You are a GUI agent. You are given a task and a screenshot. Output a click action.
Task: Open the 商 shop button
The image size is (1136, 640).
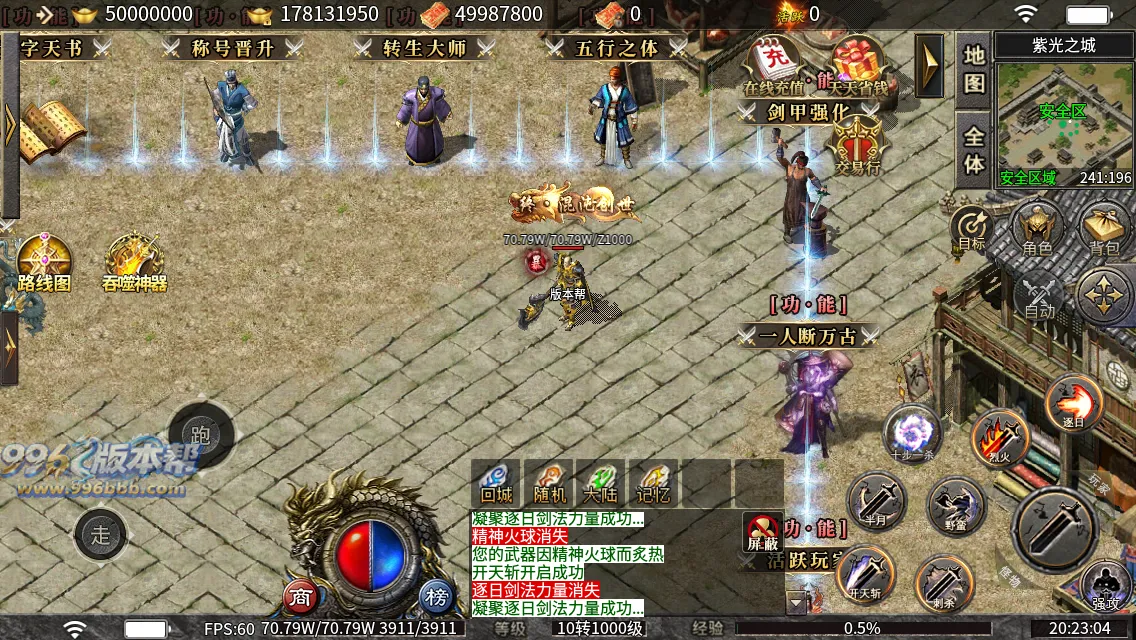[301, 597]
